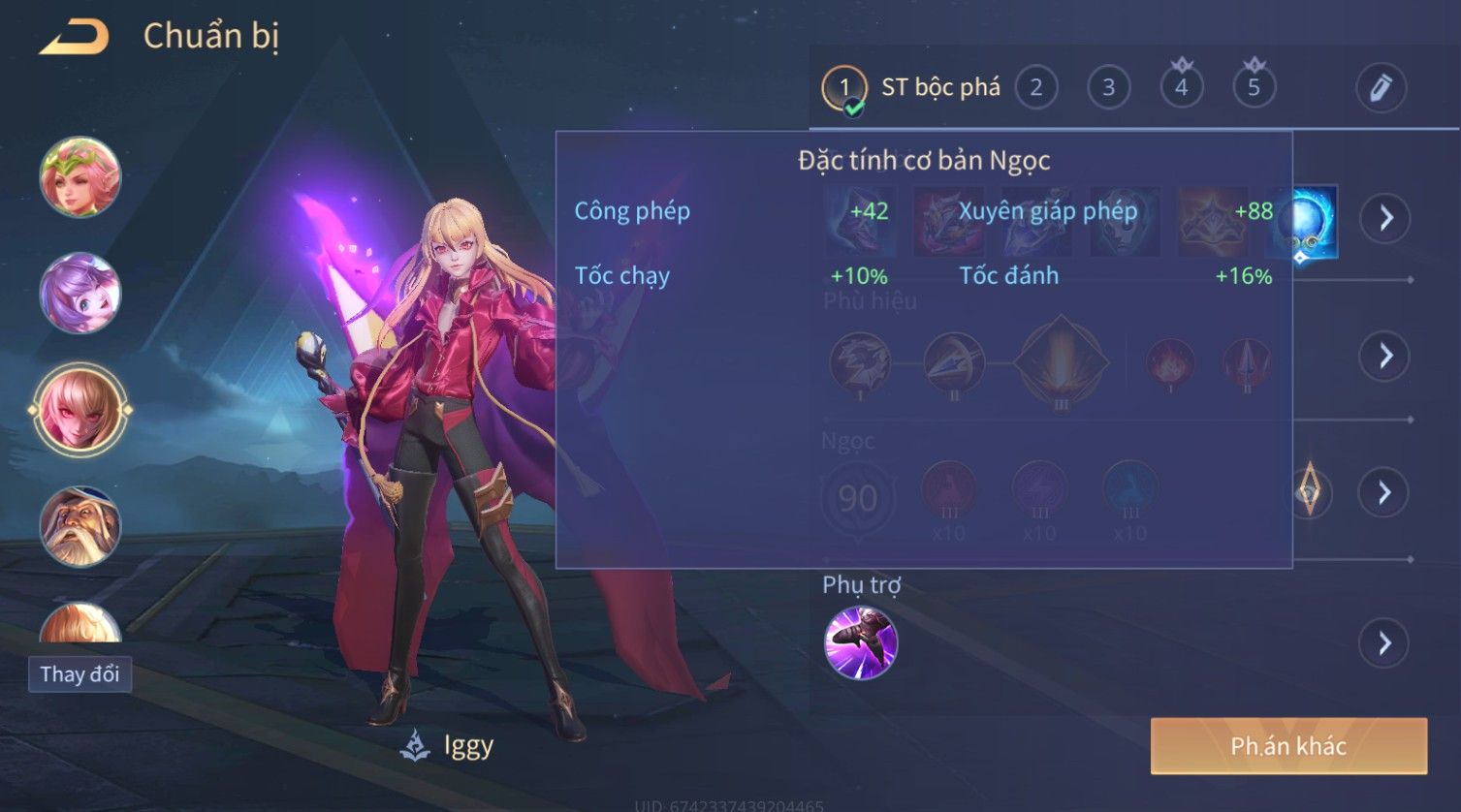Select active preset 1 ST bộc phá
Image resolution: width=1461 pixels, height=812 pixels.
(x=911, y=88)
